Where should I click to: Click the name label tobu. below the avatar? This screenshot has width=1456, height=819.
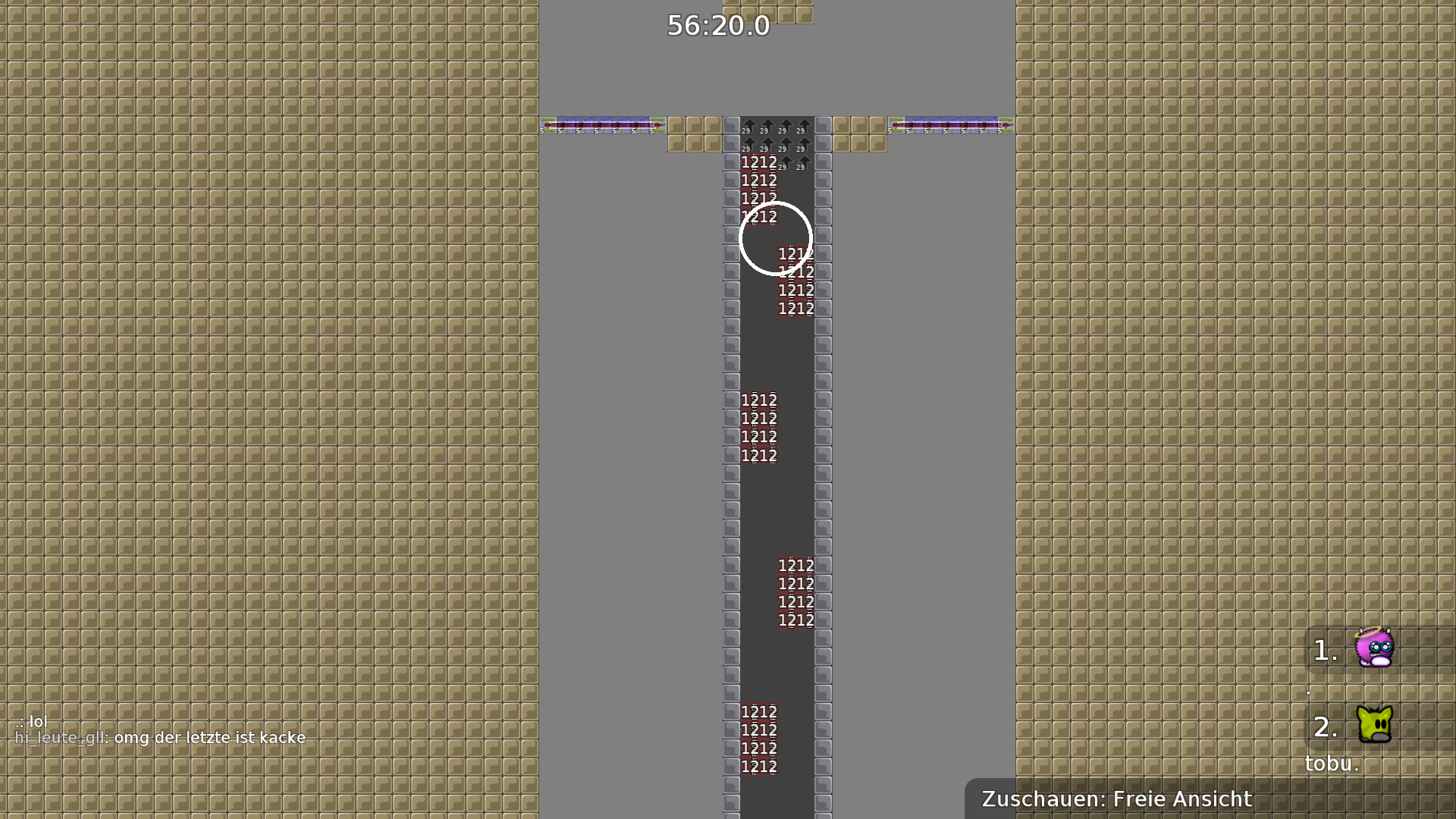coord(1331,764)
